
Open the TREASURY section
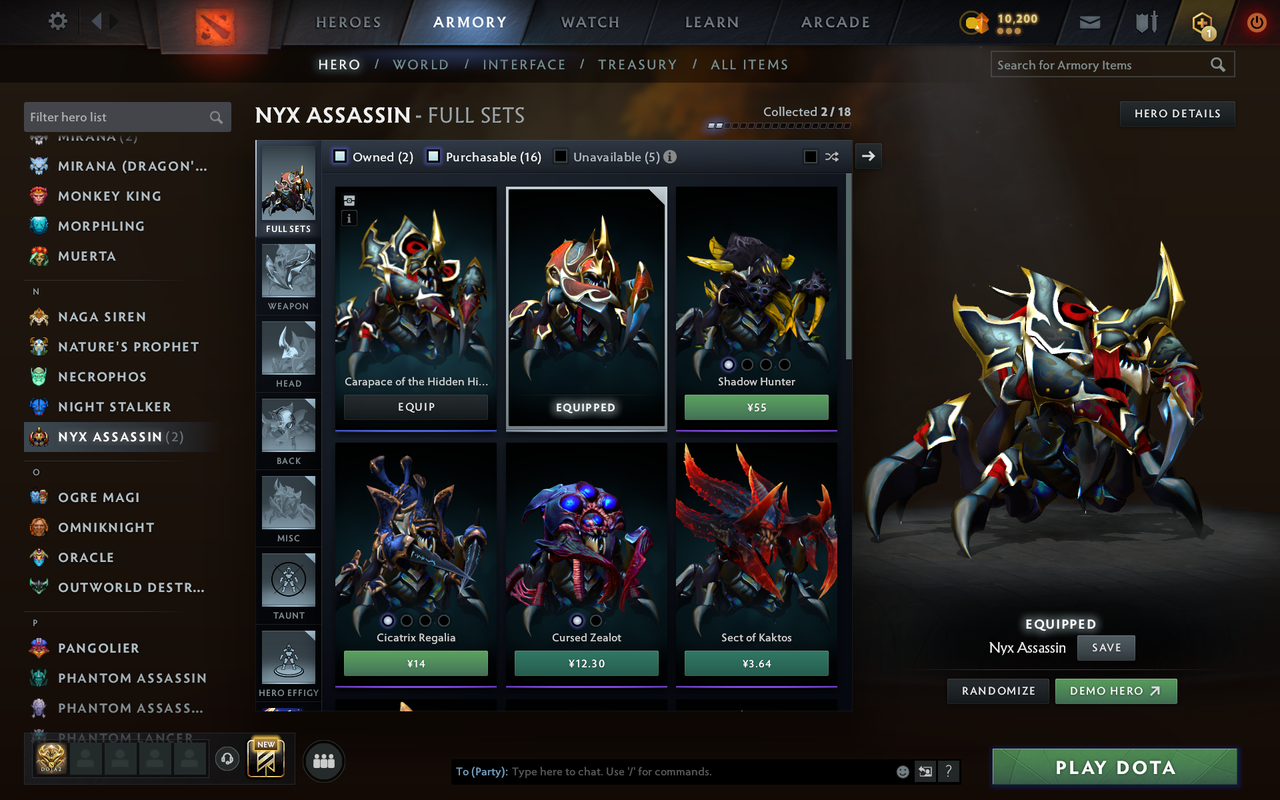click(x=637, y=64)
